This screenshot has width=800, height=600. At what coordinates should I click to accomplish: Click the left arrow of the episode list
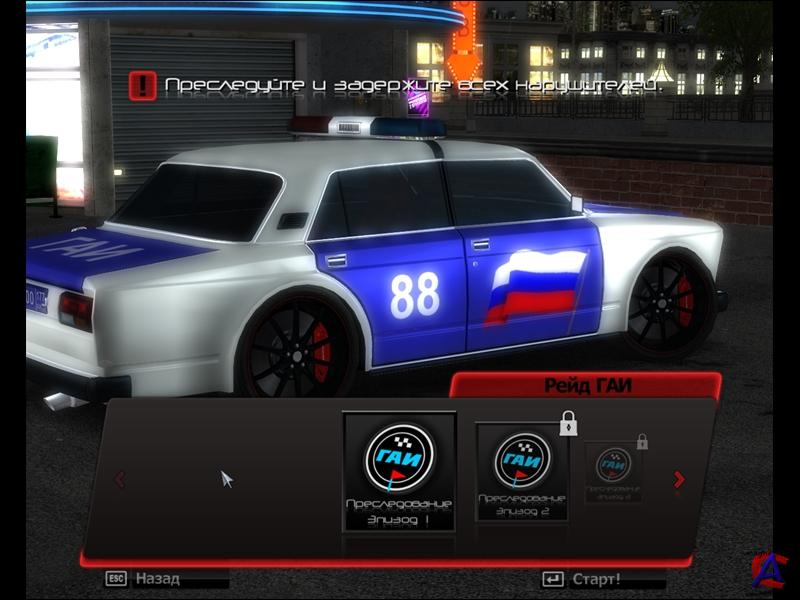[x=121, y=480]
